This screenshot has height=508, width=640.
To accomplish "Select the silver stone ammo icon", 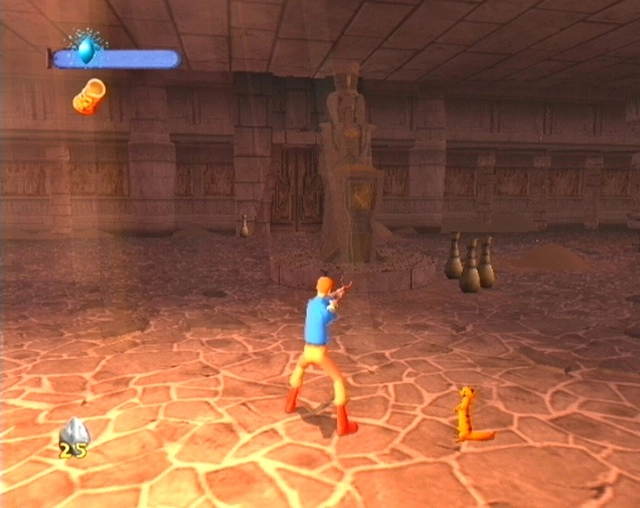I will click(74, 432).
